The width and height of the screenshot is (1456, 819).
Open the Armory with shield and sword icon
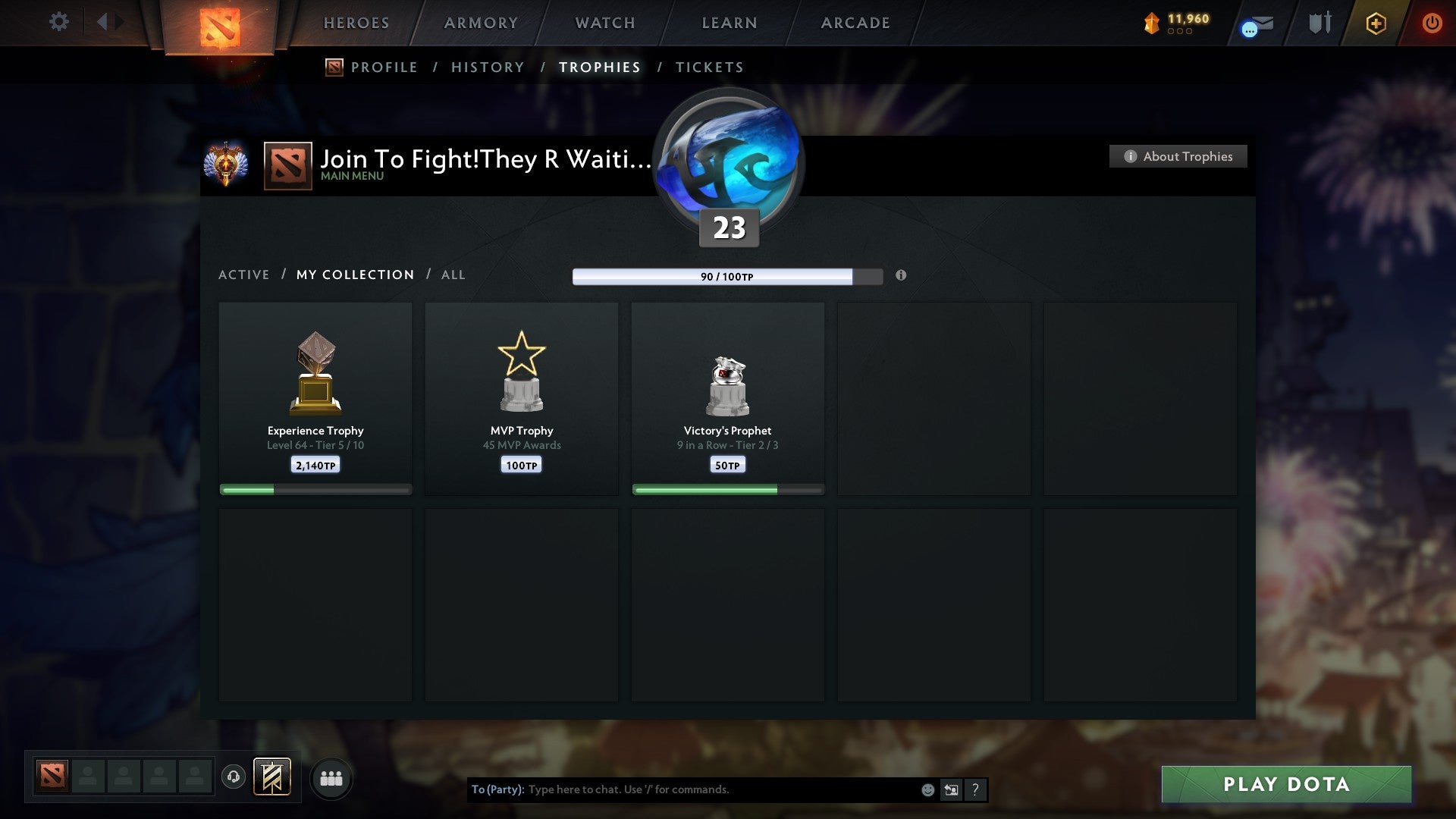pos(1319,23)
